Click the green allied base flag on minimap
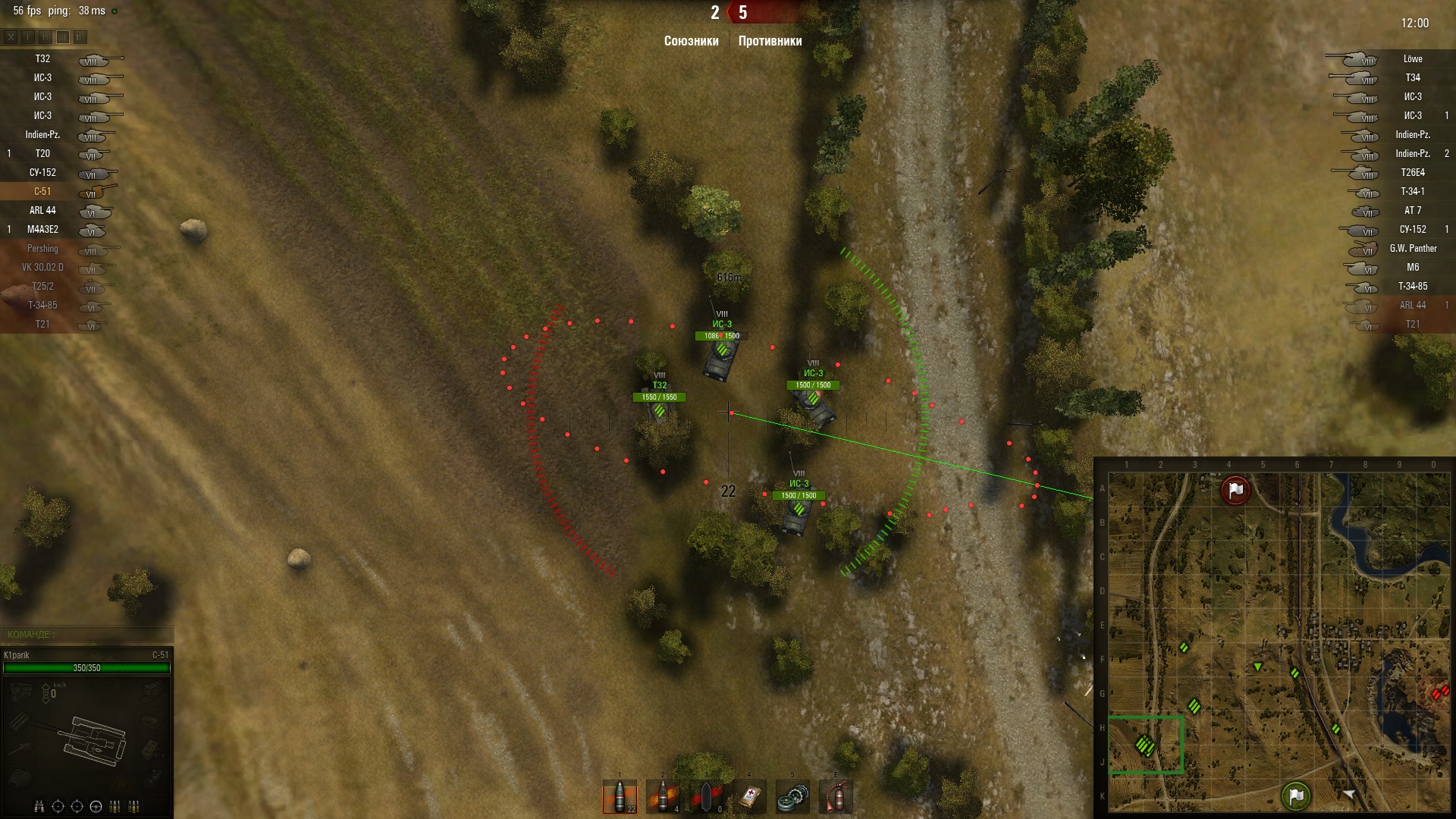Viewport: 1456px width, 819px height. [1296, 795]
